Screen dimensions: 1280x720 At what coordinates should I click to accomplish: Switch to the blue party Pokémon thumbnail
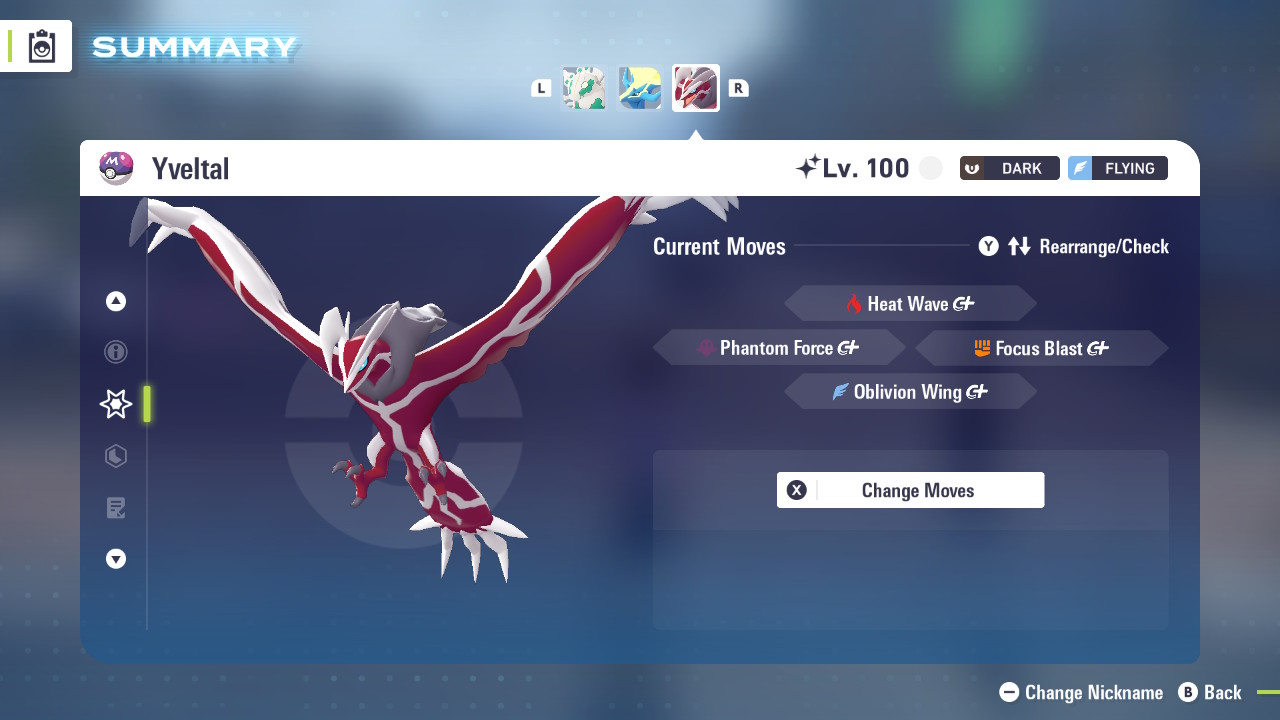640,88
